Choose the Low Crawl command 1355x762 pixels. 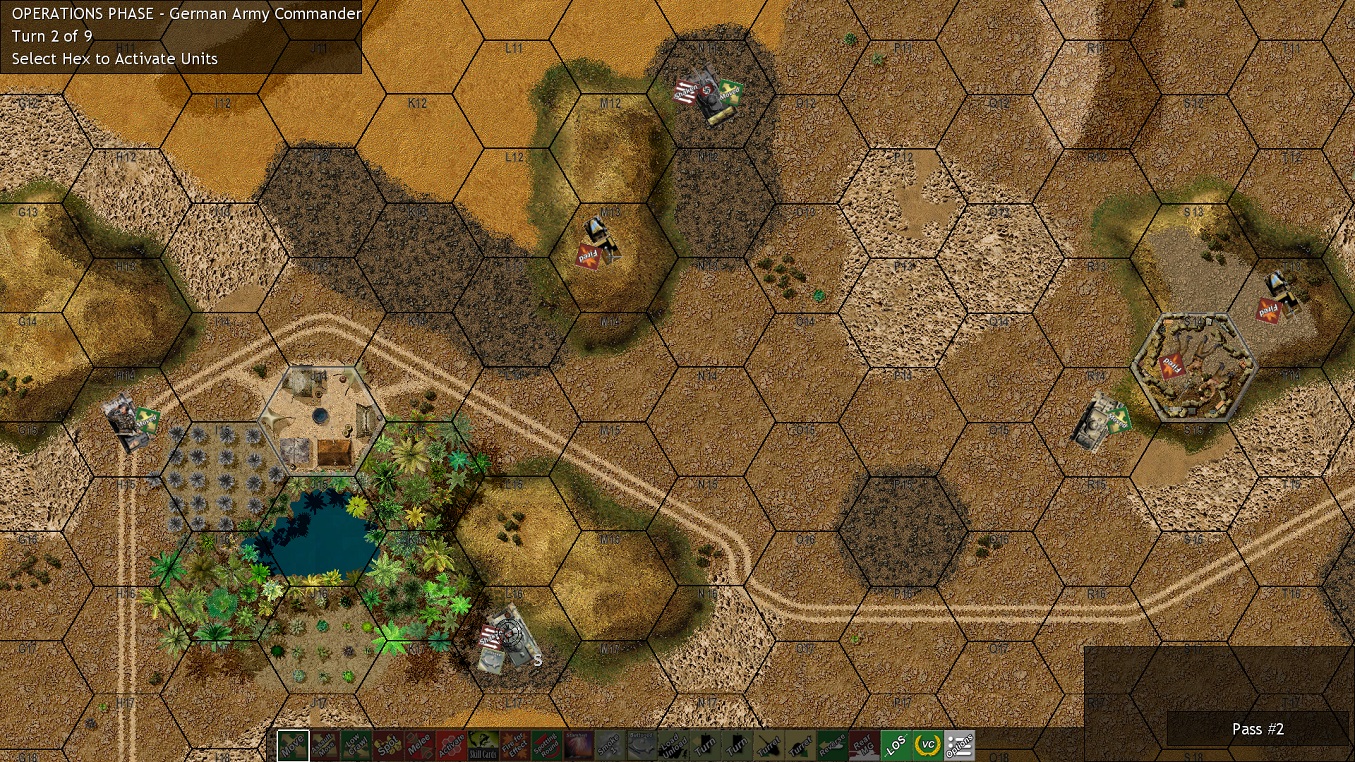356,745
